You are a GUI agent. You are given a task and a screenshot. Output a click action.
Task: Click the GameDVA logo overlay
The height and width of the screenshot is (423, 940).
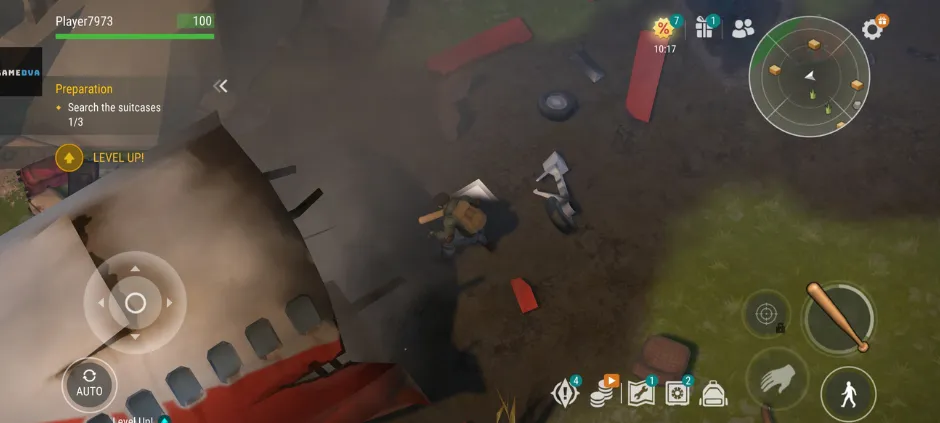click(x=21, y=72)
